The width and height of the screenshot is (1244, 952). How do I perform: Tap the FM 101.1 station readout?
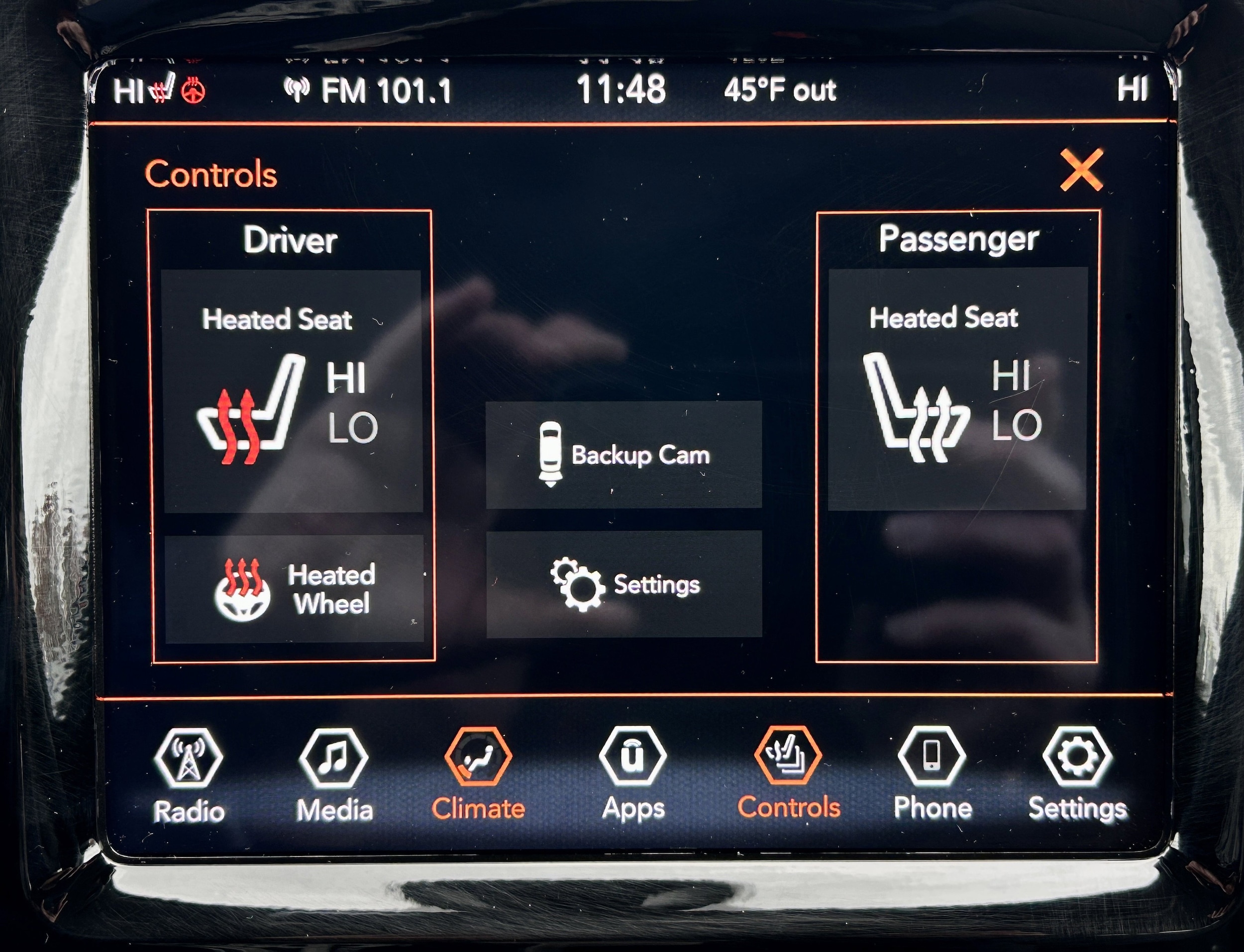[368, 91]
